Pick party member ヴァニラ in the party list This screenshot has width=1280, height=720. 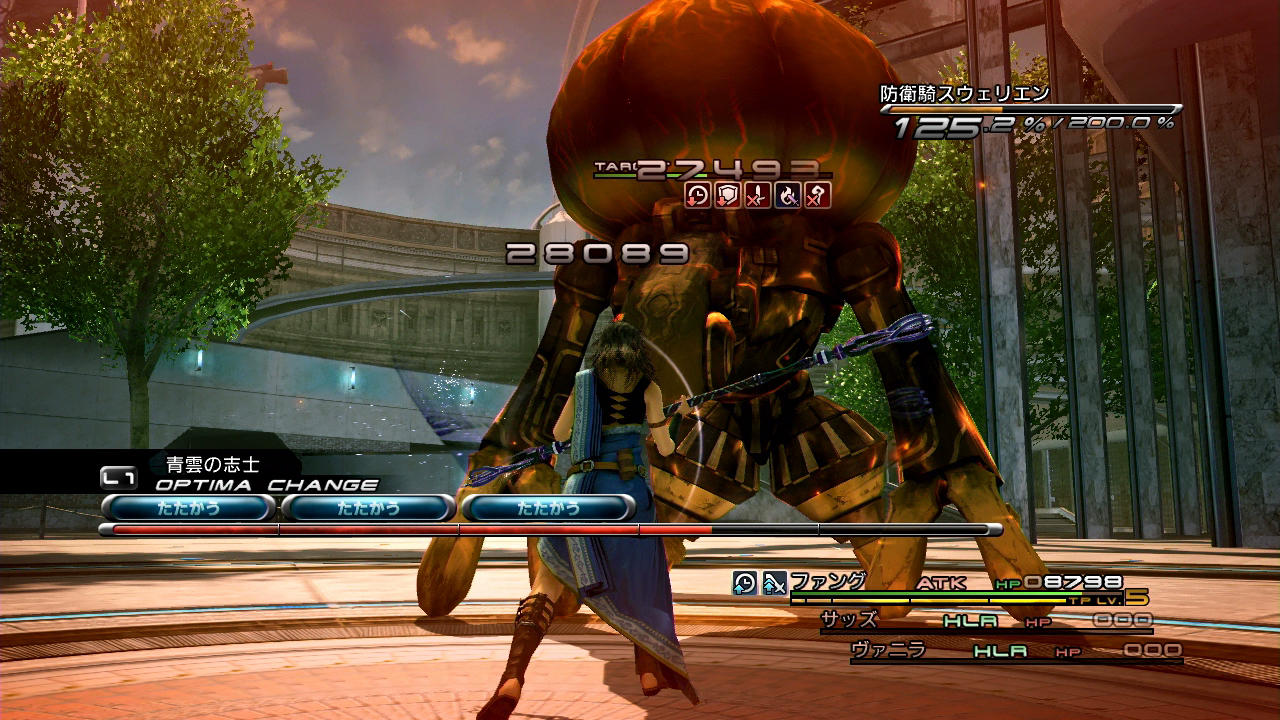[888, 650]
